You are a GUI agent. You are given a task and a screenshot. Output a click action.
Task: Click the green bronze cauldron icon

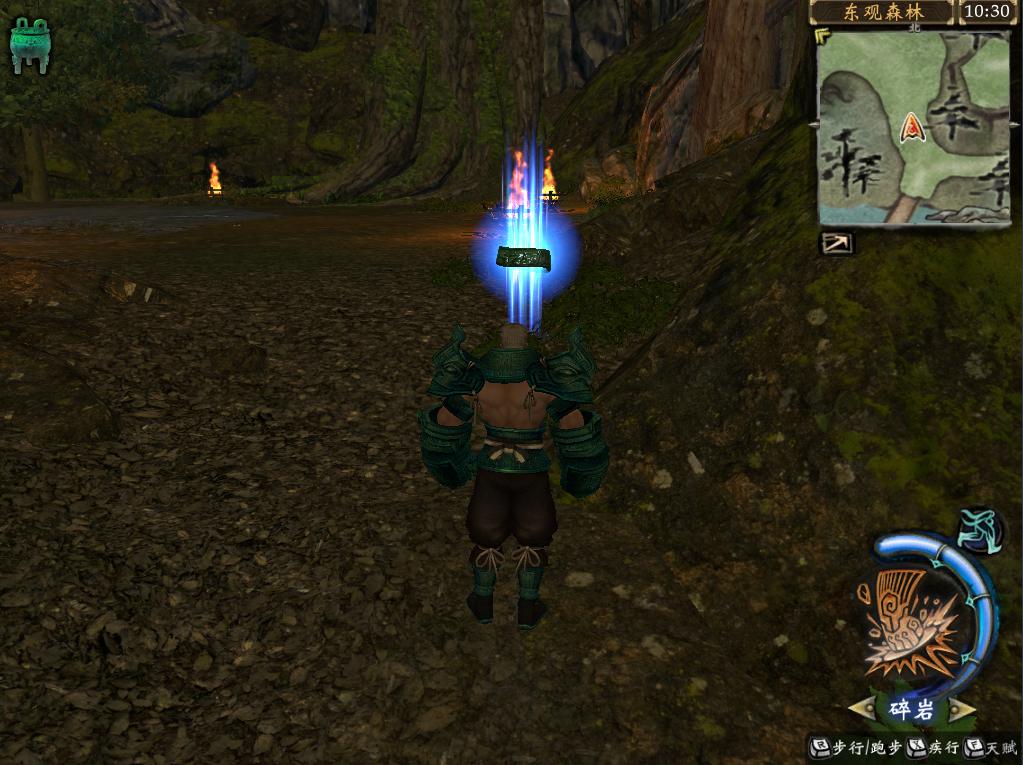[30, 46]
